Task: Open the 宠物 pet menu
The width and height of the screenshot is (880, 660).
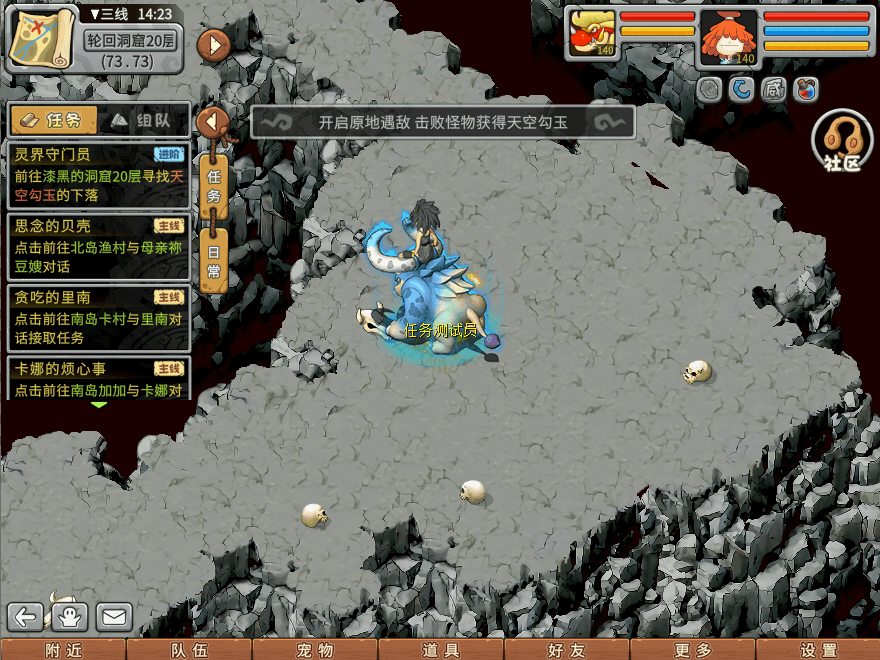Action: coord(315,650)
